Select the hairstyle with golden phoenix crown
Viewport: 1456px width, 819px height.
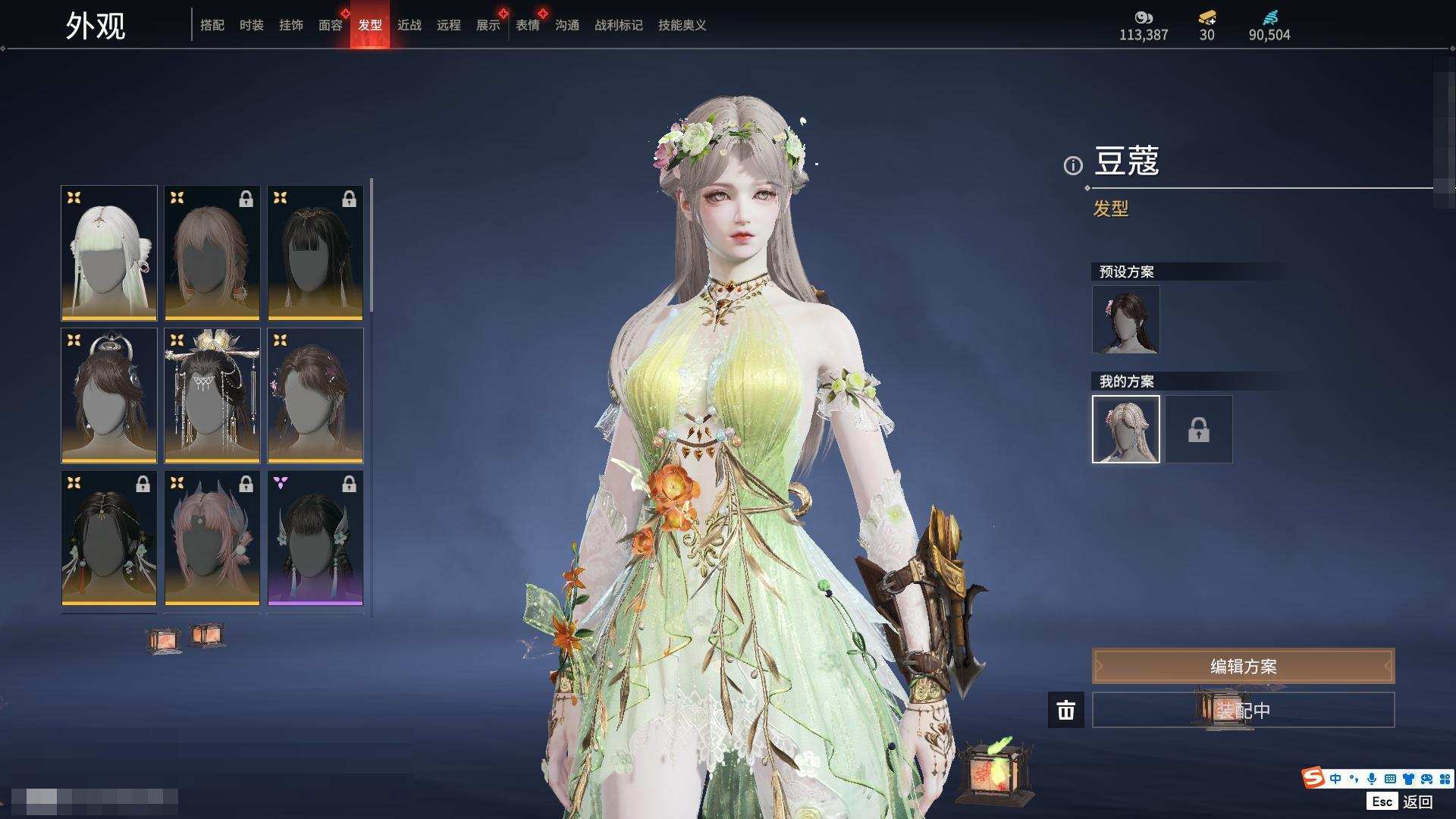point(212,395)
